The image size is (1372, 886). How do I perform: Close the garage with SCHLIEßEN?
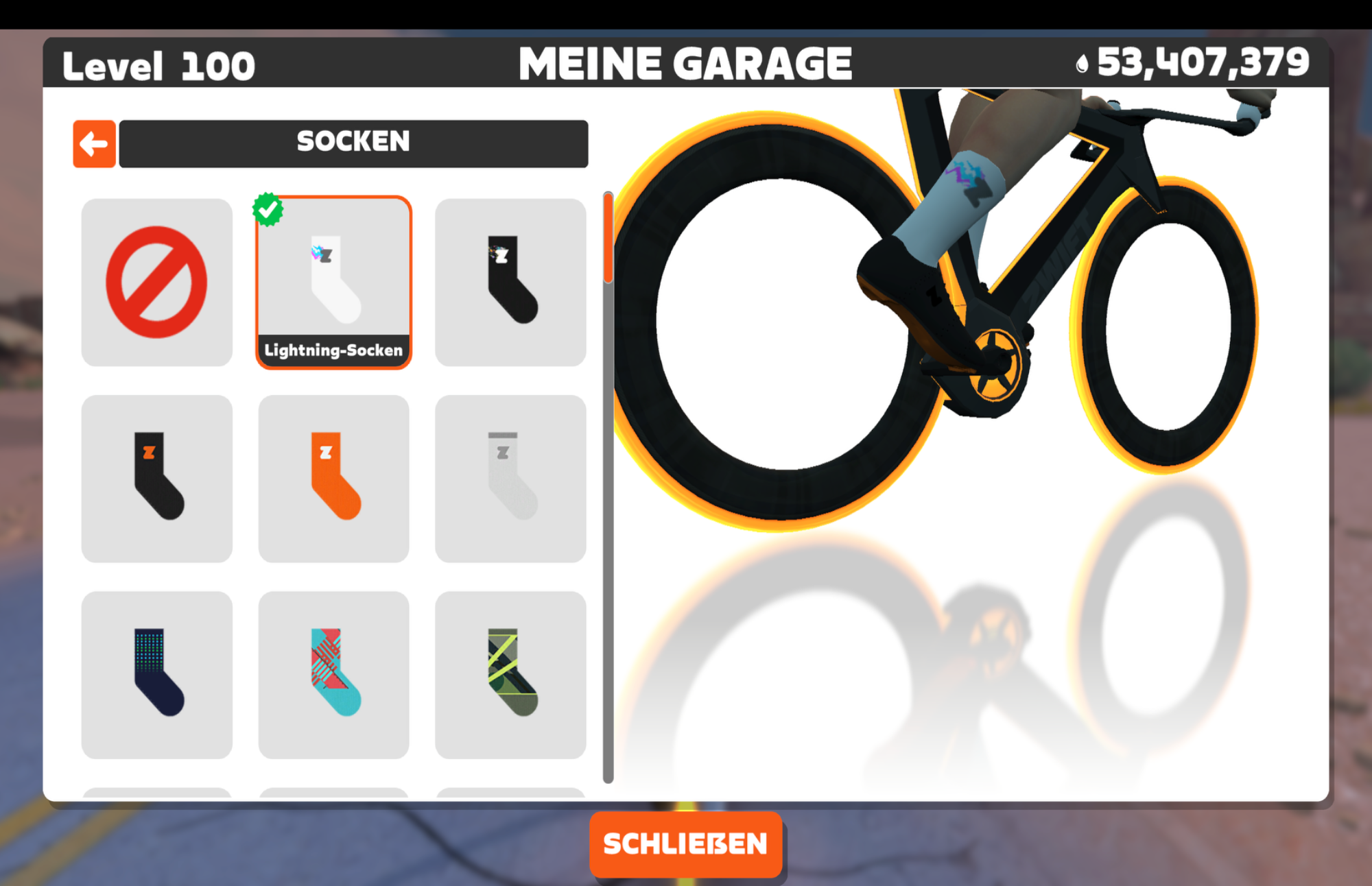(x=685, y=843)
